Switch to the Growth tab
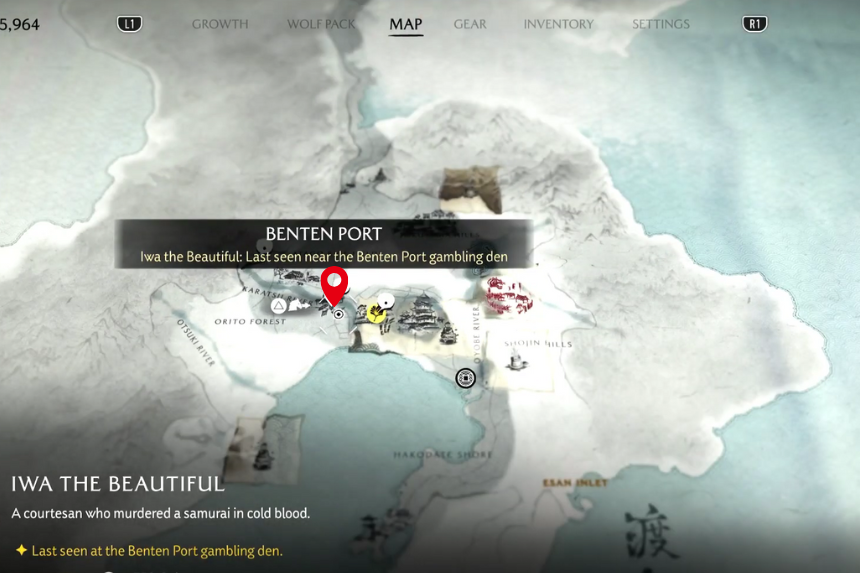Viewport: 860px width, 573px height. click(x=220, y=24)
